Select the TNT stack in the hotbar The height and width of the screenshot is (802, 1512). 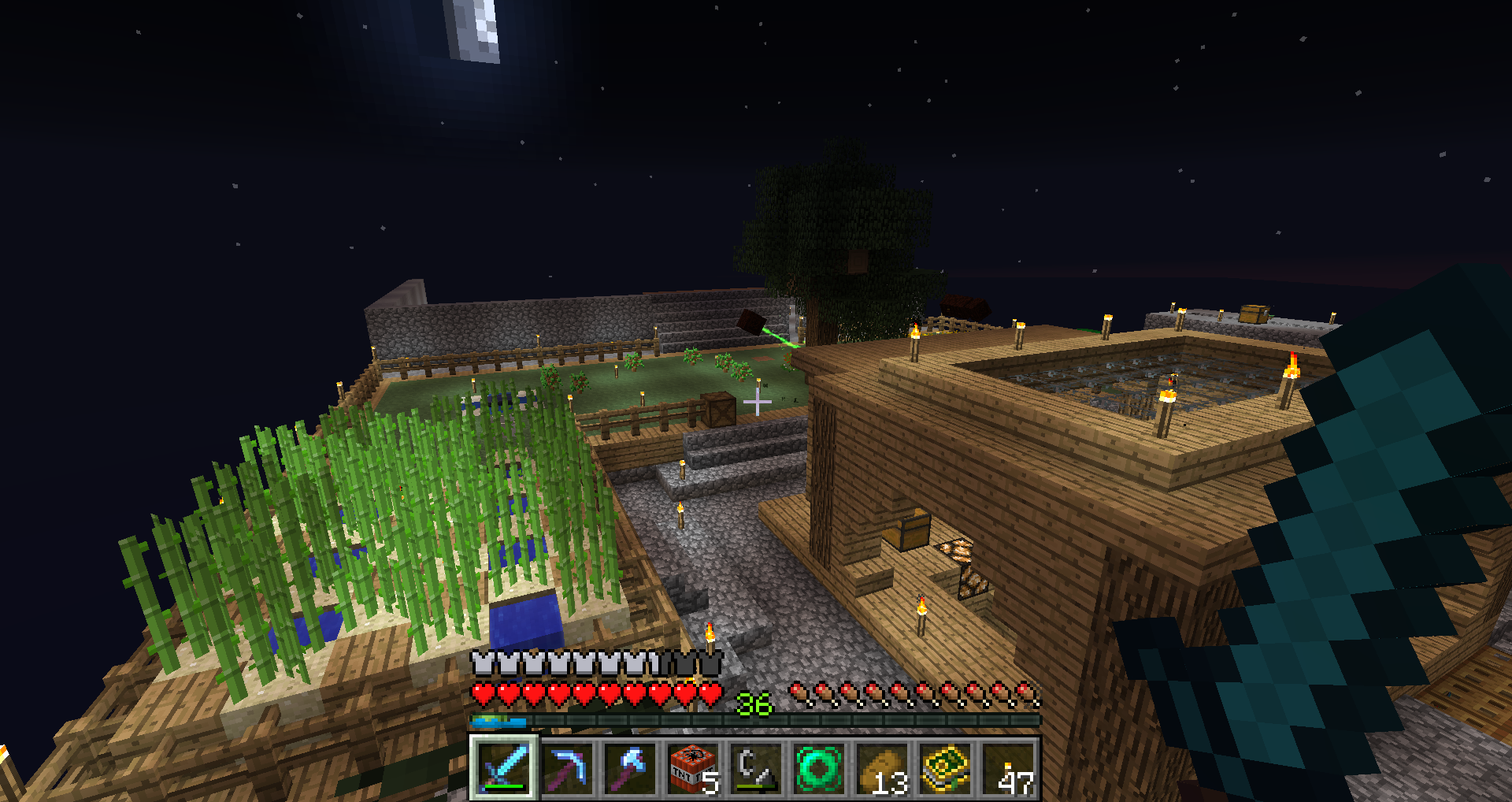693,768
